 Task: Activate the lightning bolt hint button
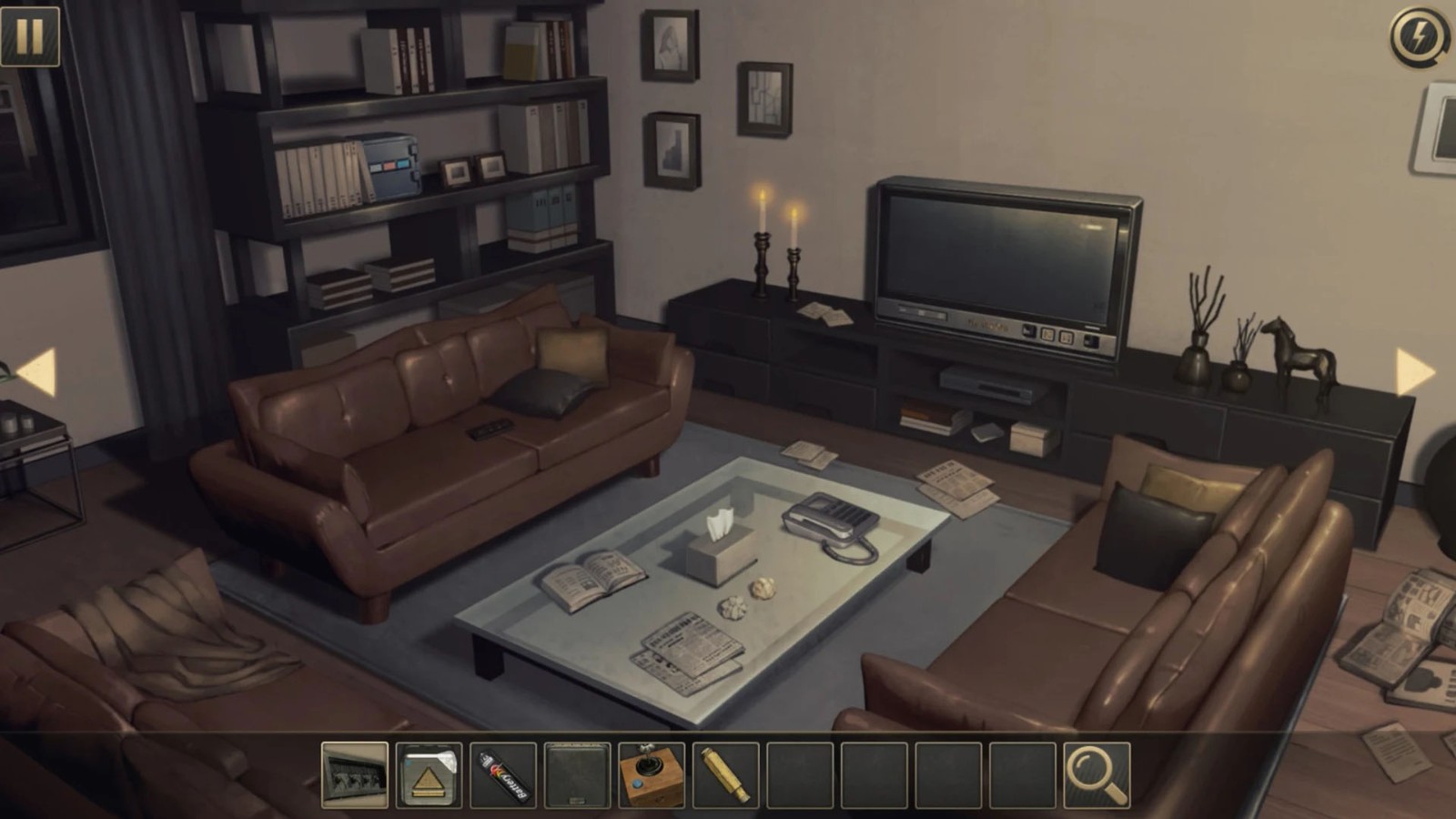[x=1419, y=37]
